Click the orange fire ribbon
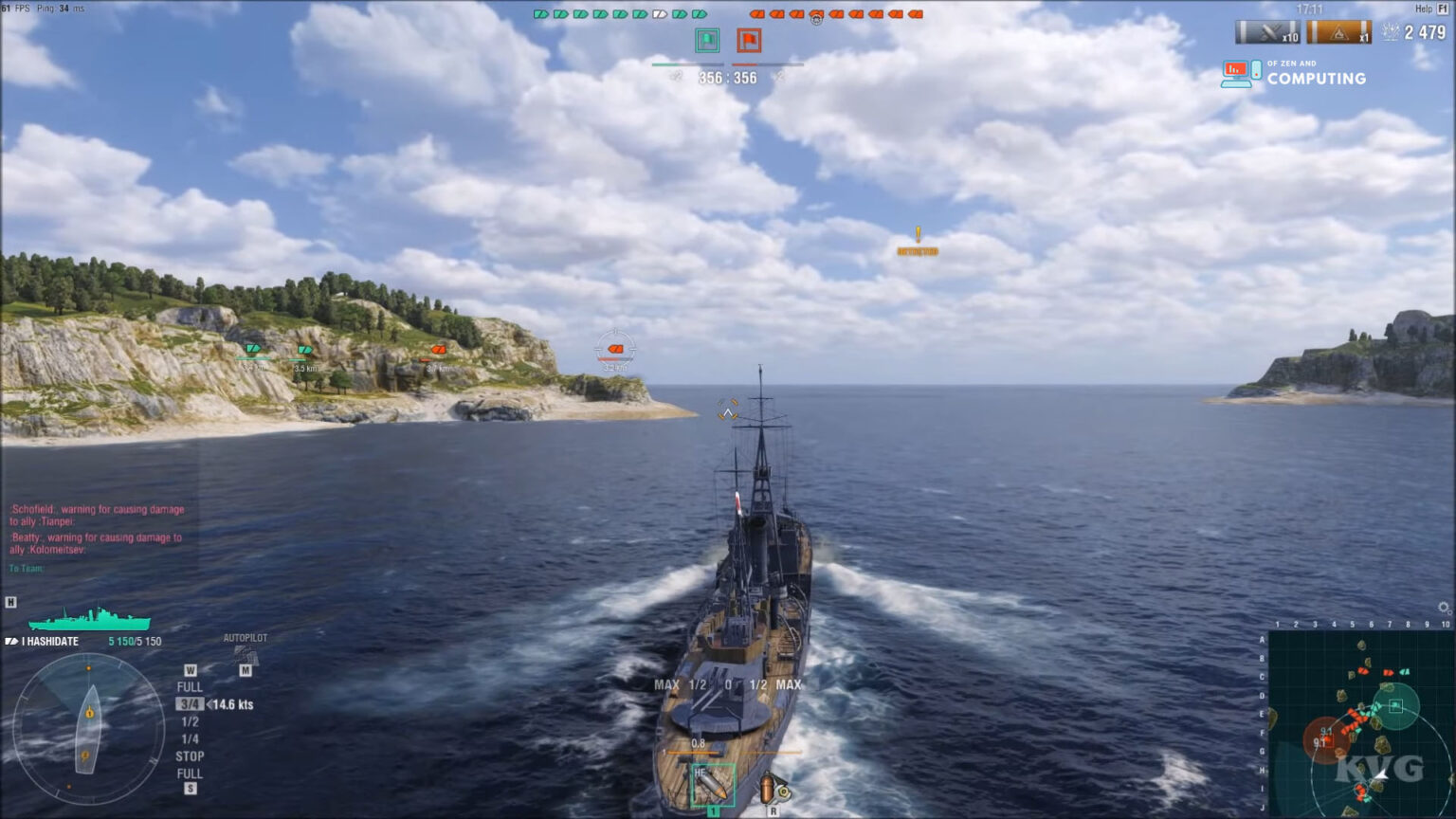Screen dimensions: 1456x819 [1338, 32]
